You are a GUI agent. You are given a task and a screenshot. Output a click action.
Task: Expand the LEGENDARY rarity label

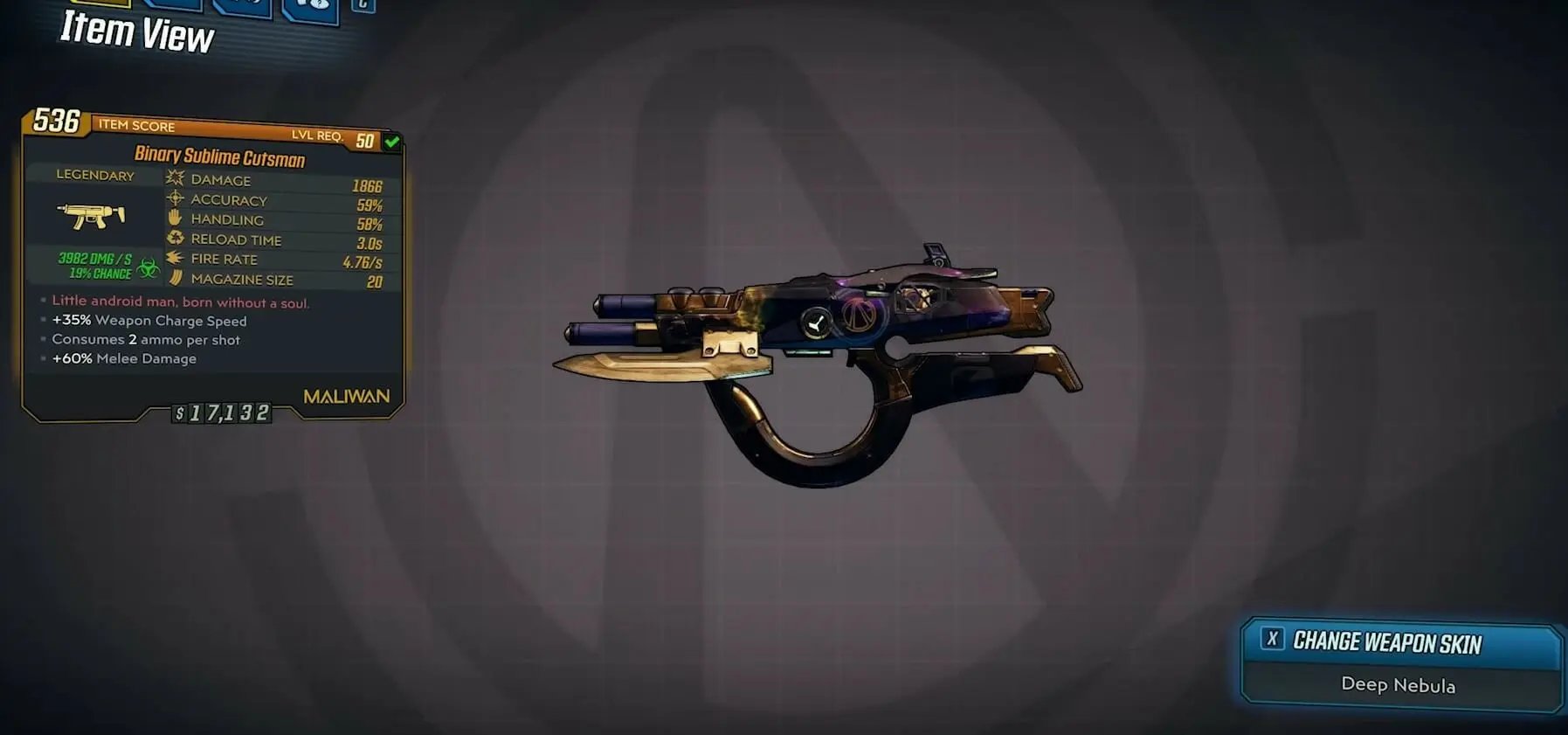pos(95,176)
